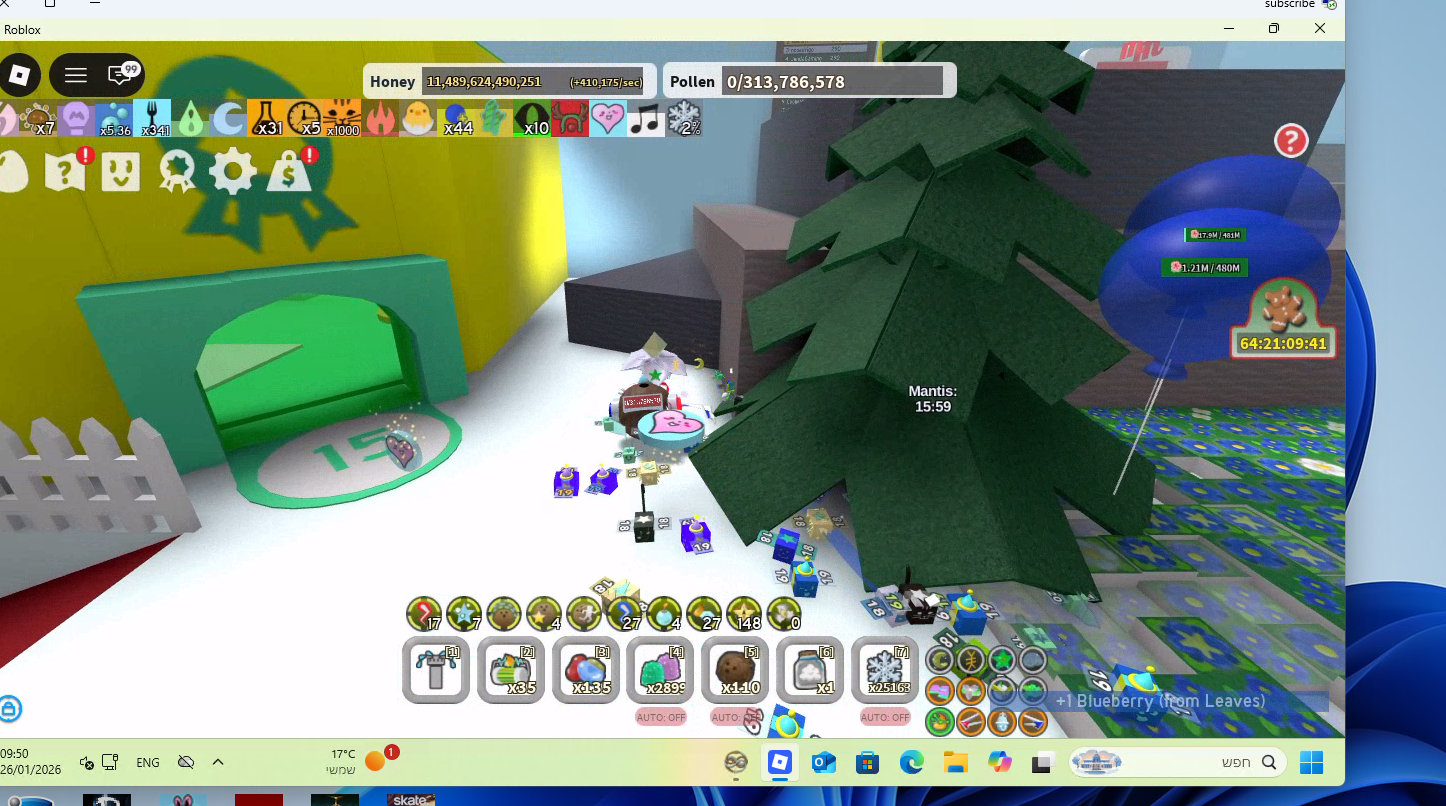The height and width of the screenshot is (806, 1446).
Task: Open the shop dollar-bag icon
Action: tap(290, 170)
